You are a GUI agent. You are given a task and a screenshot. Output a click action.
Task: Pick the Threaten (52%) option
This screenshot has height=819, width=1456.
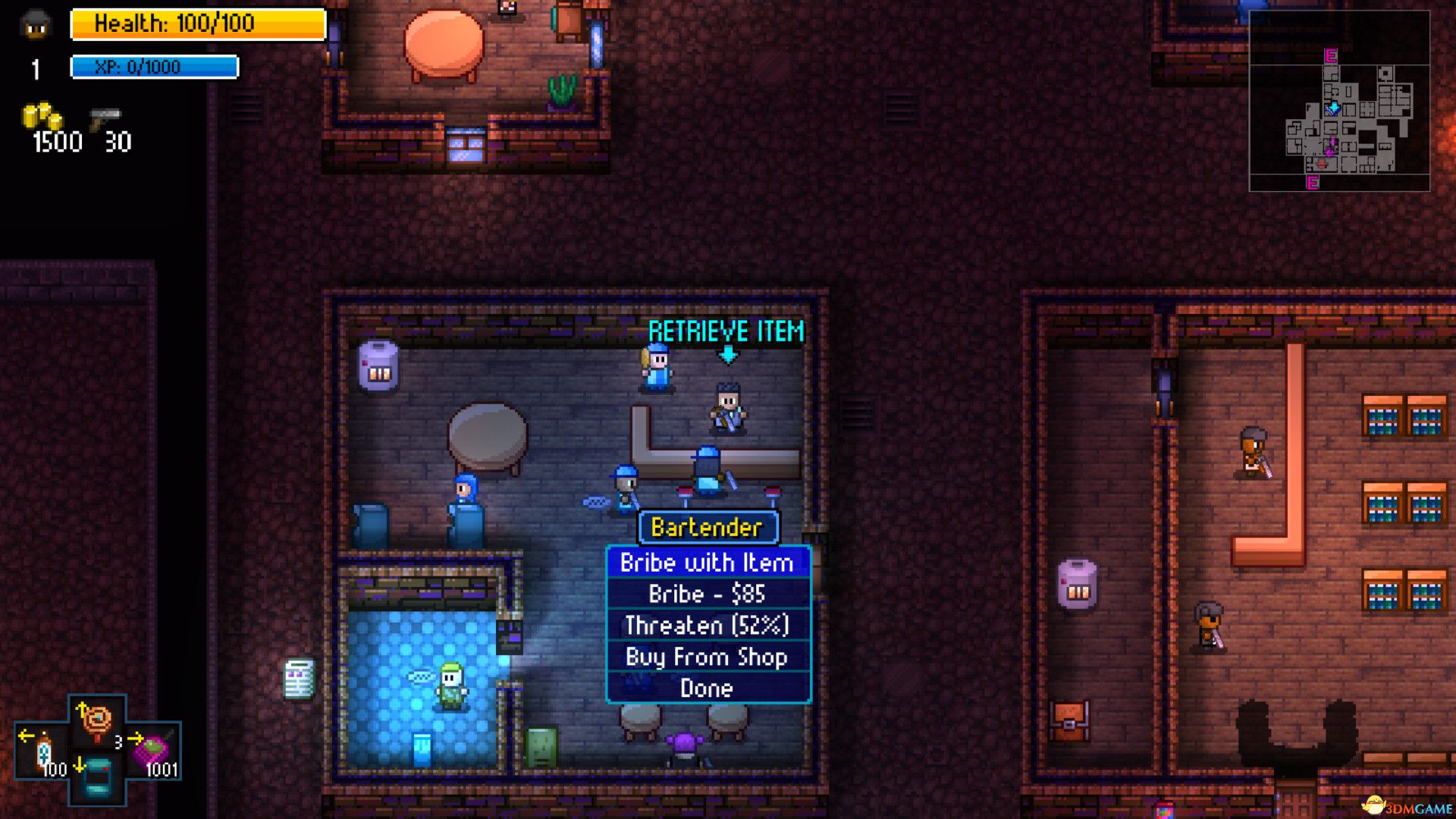707,626
